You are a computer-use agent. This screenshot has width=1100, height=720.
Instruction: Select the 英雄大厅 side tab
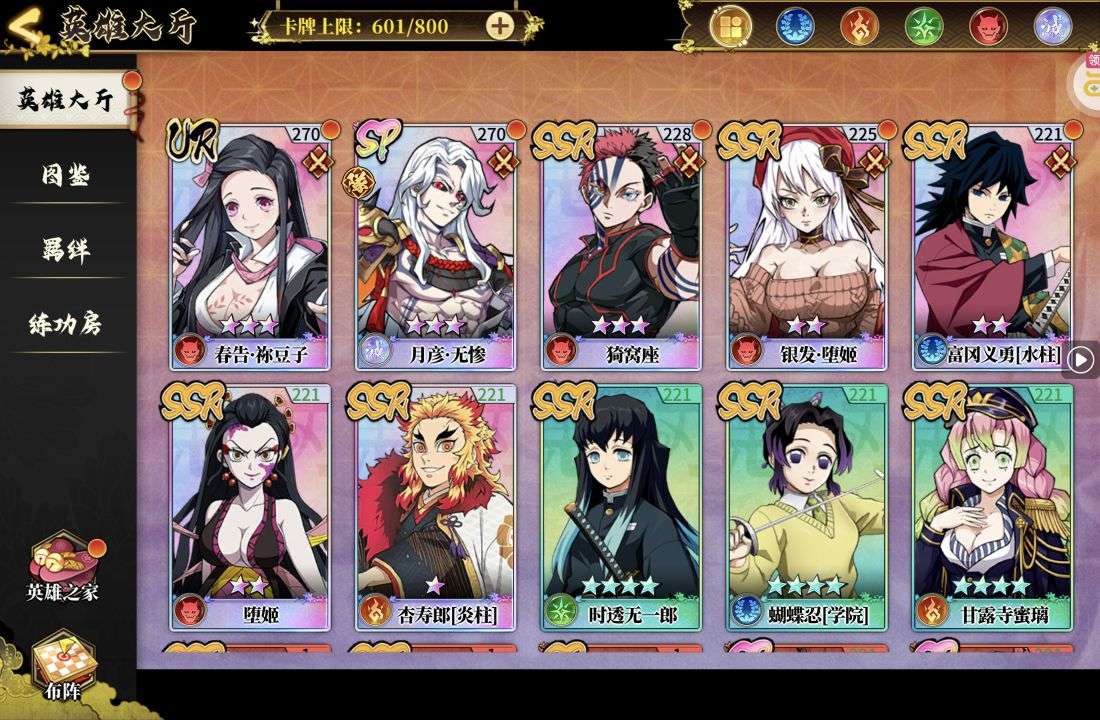66,100
